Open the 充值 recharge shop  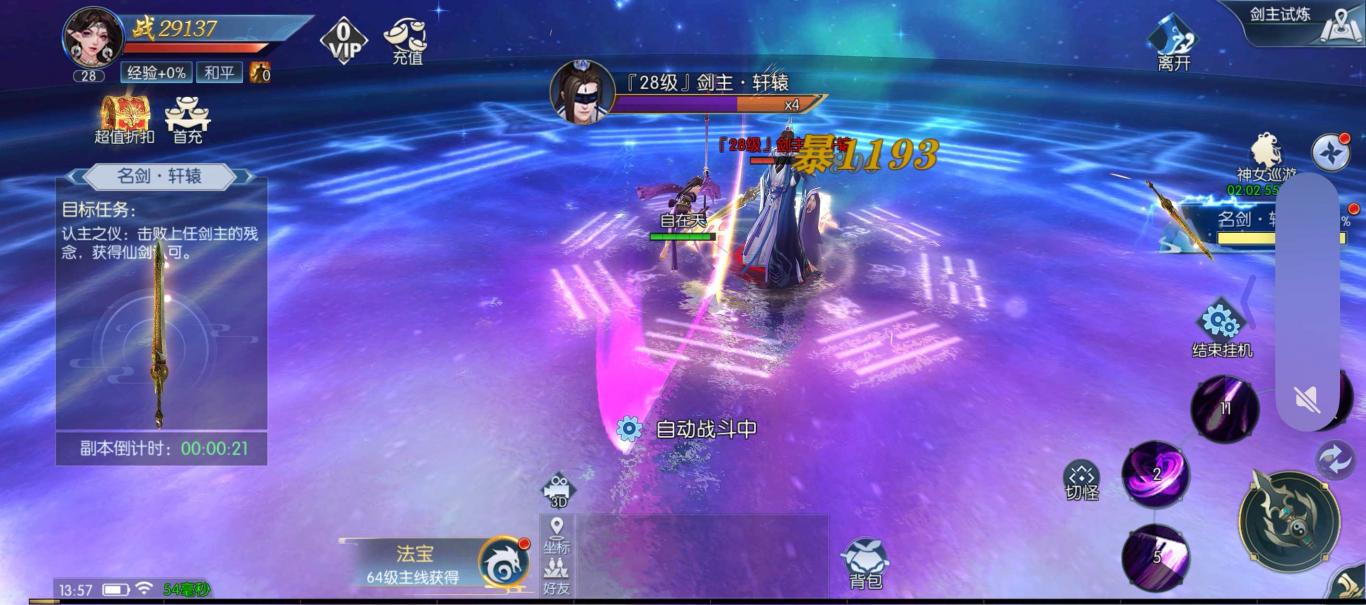click(x=405, y=40)
